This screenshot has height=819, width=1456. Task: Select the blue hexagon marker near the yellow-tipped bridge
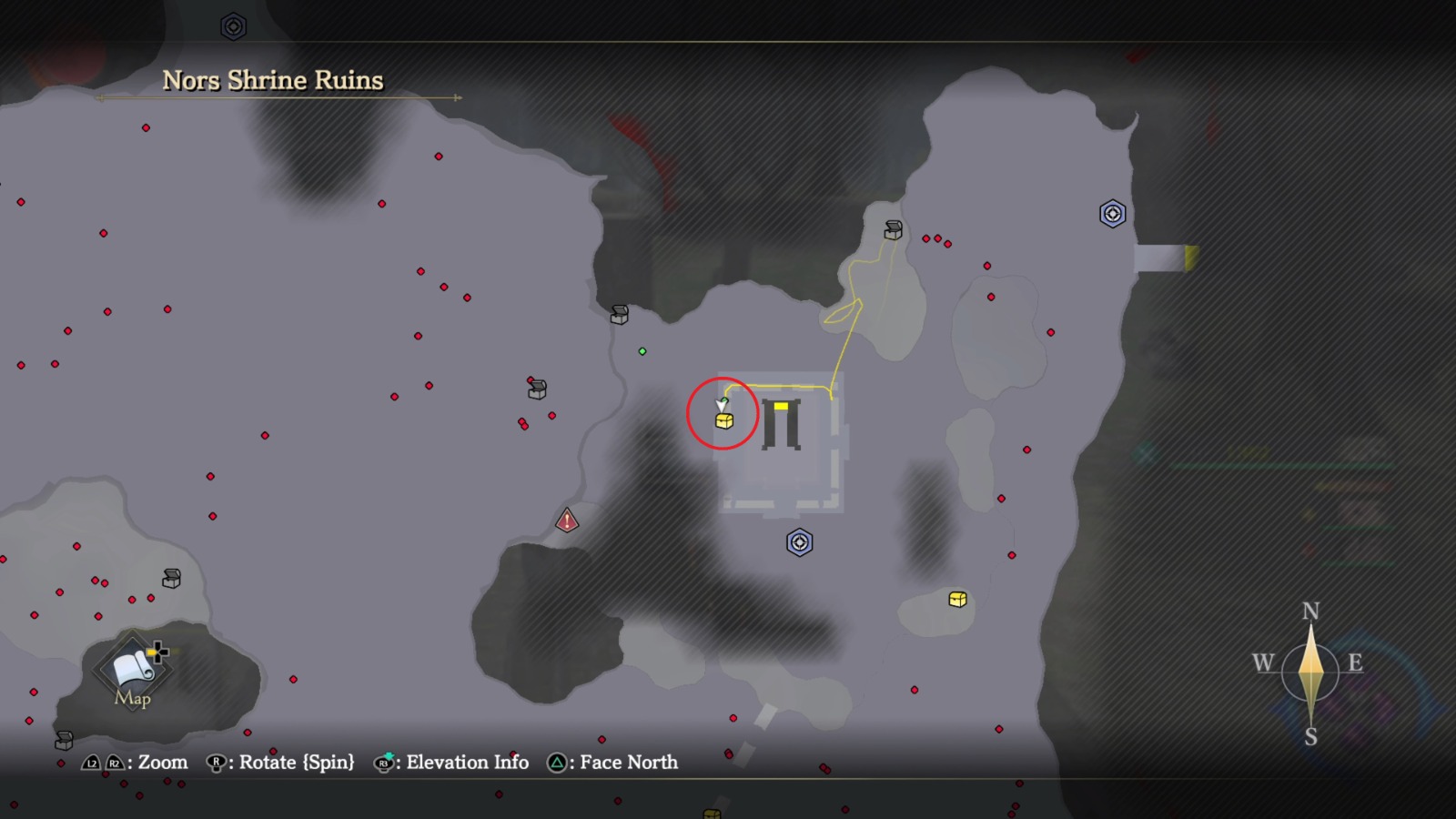point(1112,214)
